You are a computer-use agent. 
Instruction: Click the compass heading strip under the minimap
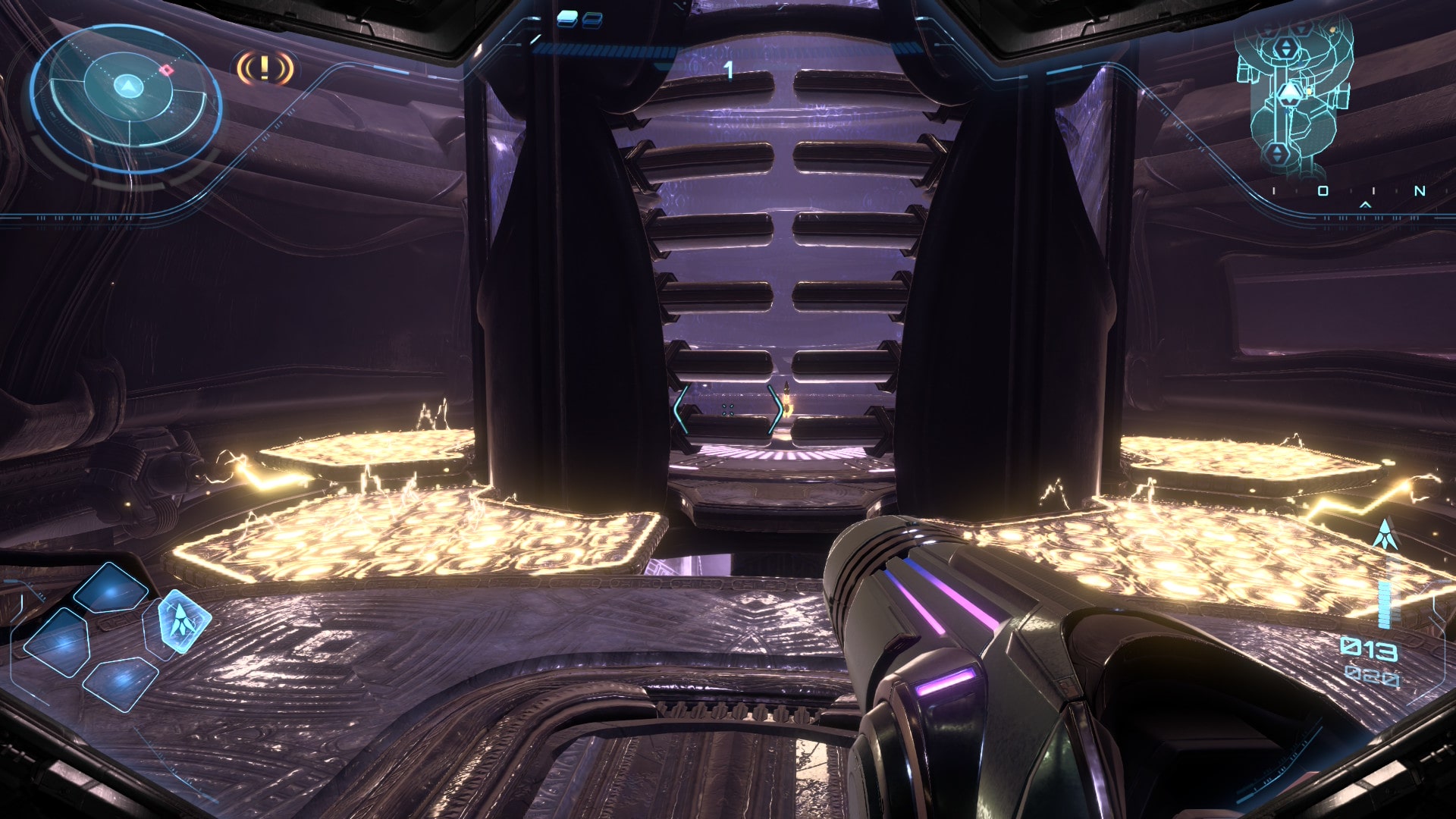pos(1346,191)
